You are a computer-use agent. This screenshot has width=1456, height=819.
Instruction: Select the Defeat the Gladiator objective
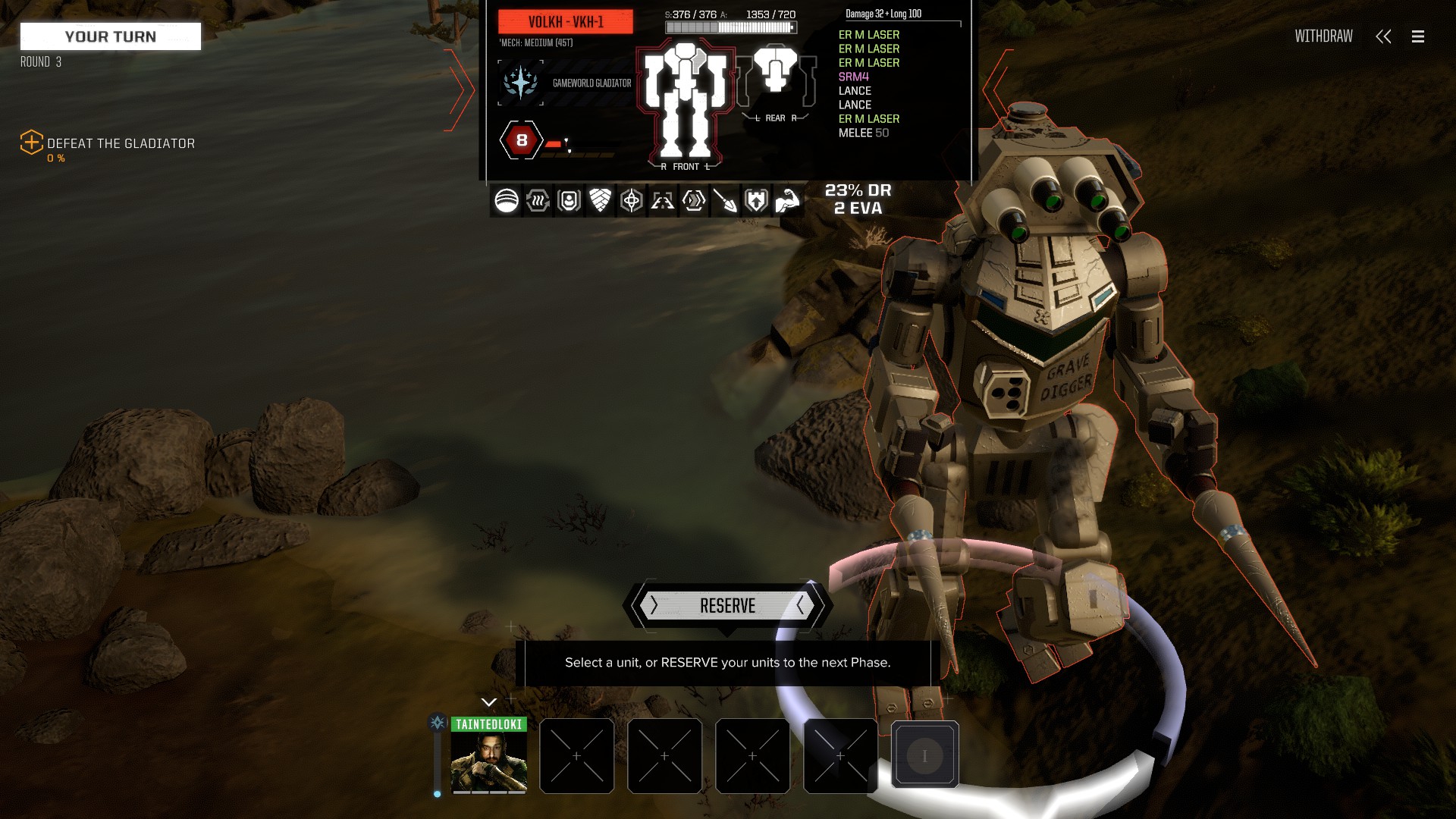[x=121, y=143]
